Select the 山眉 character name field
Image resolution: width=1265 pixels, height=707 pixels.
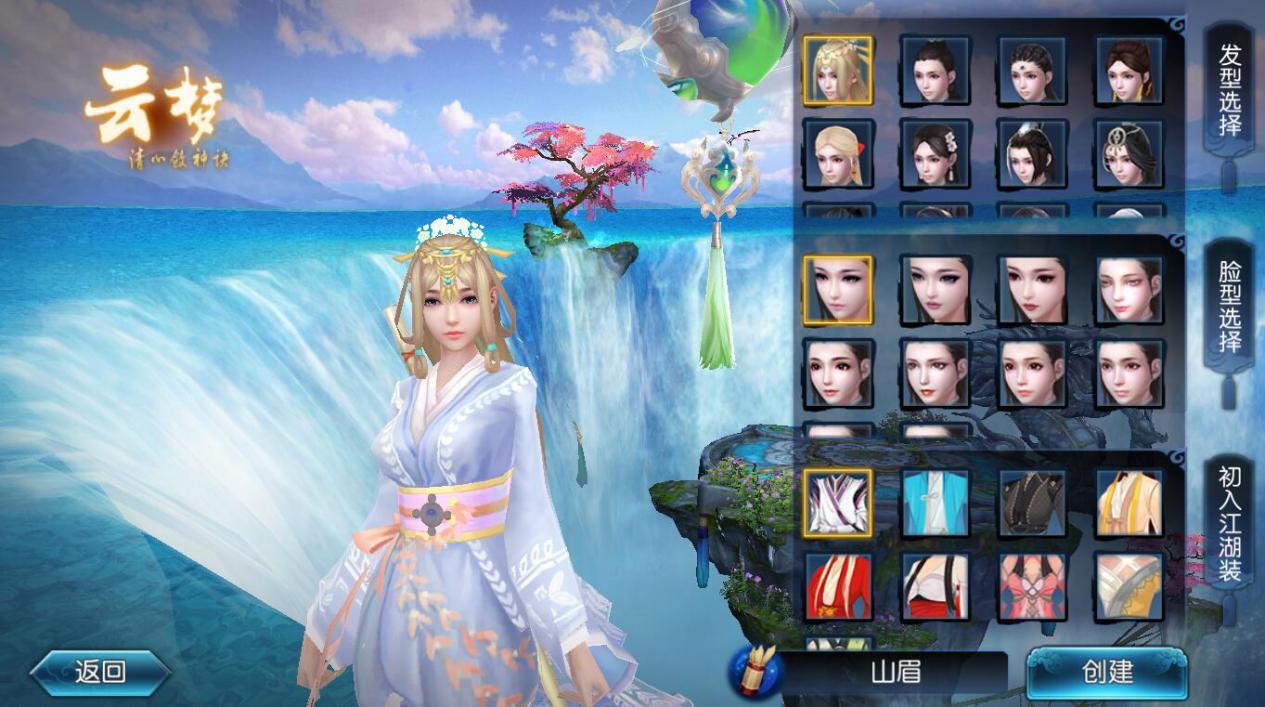point(895,672)
